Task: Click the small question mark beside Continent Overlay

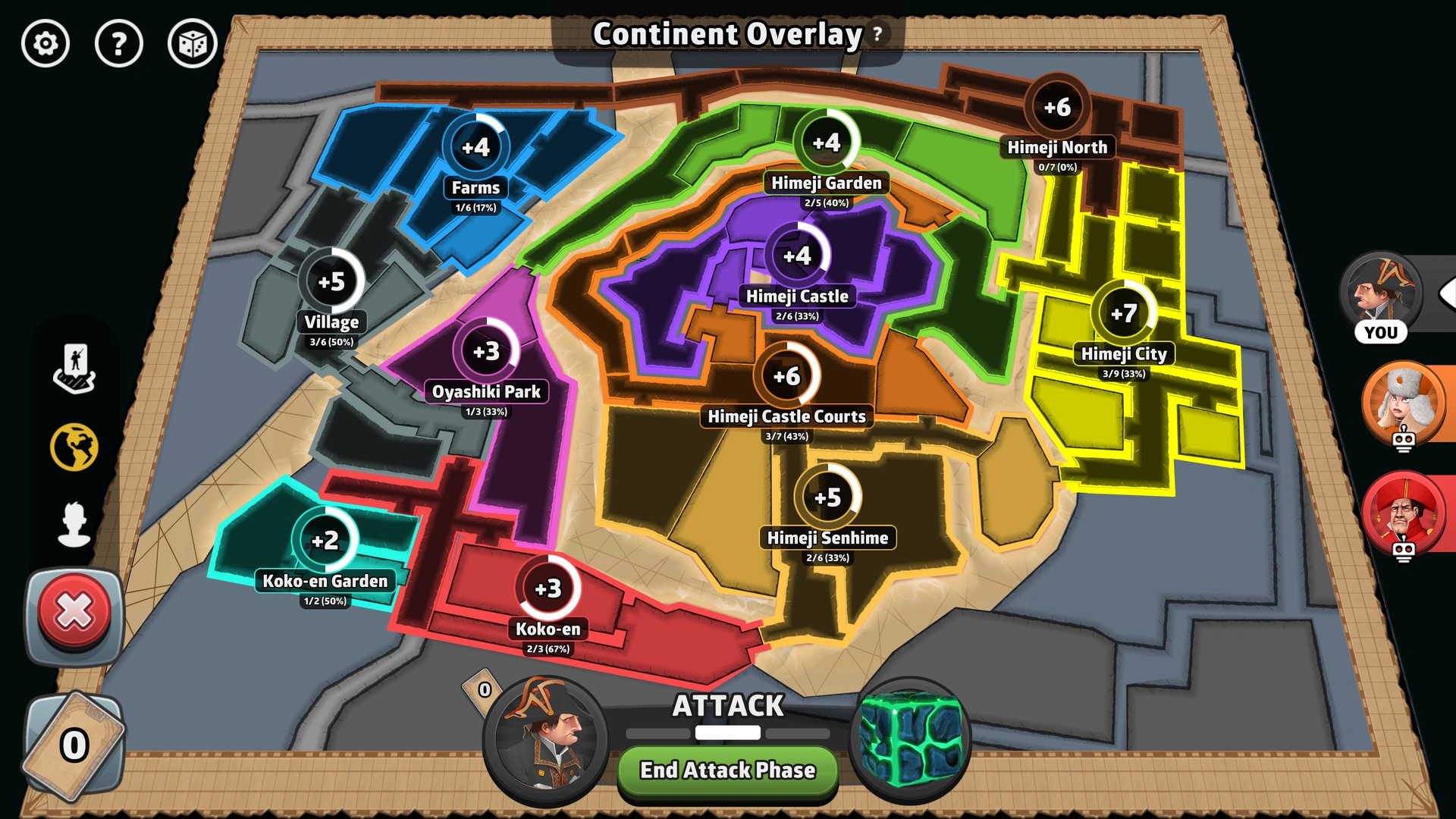Action: coord(876,34)
